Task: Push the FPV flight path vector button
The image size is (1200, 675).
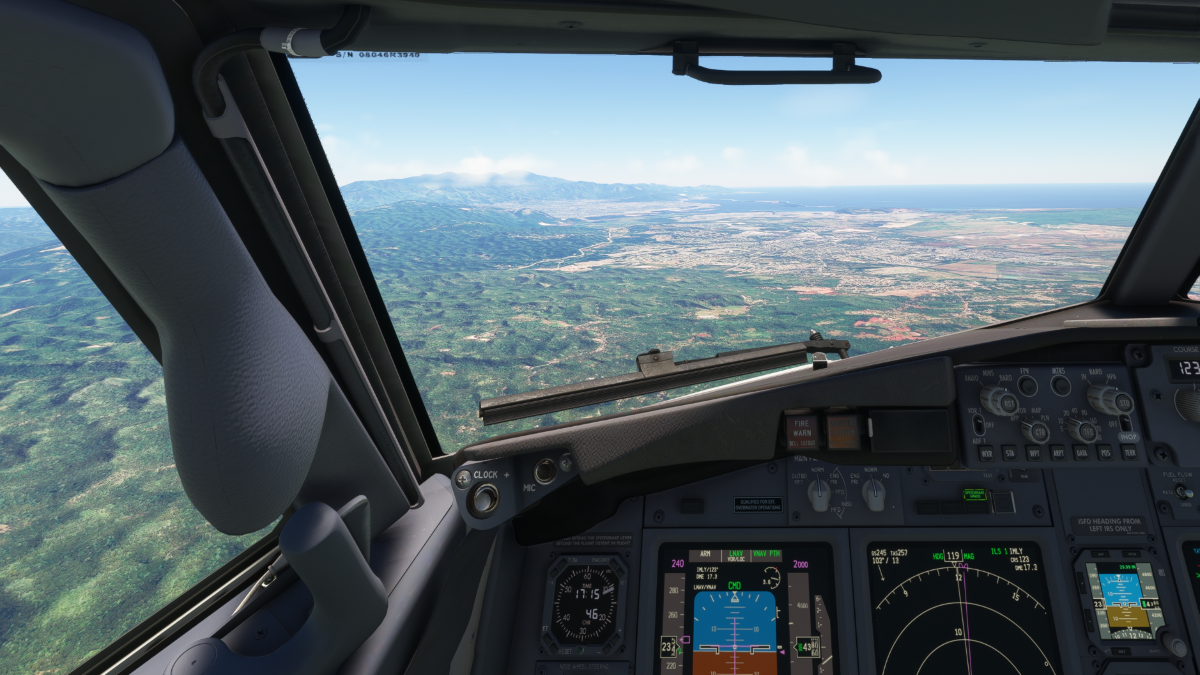Action: point(1028,385)
